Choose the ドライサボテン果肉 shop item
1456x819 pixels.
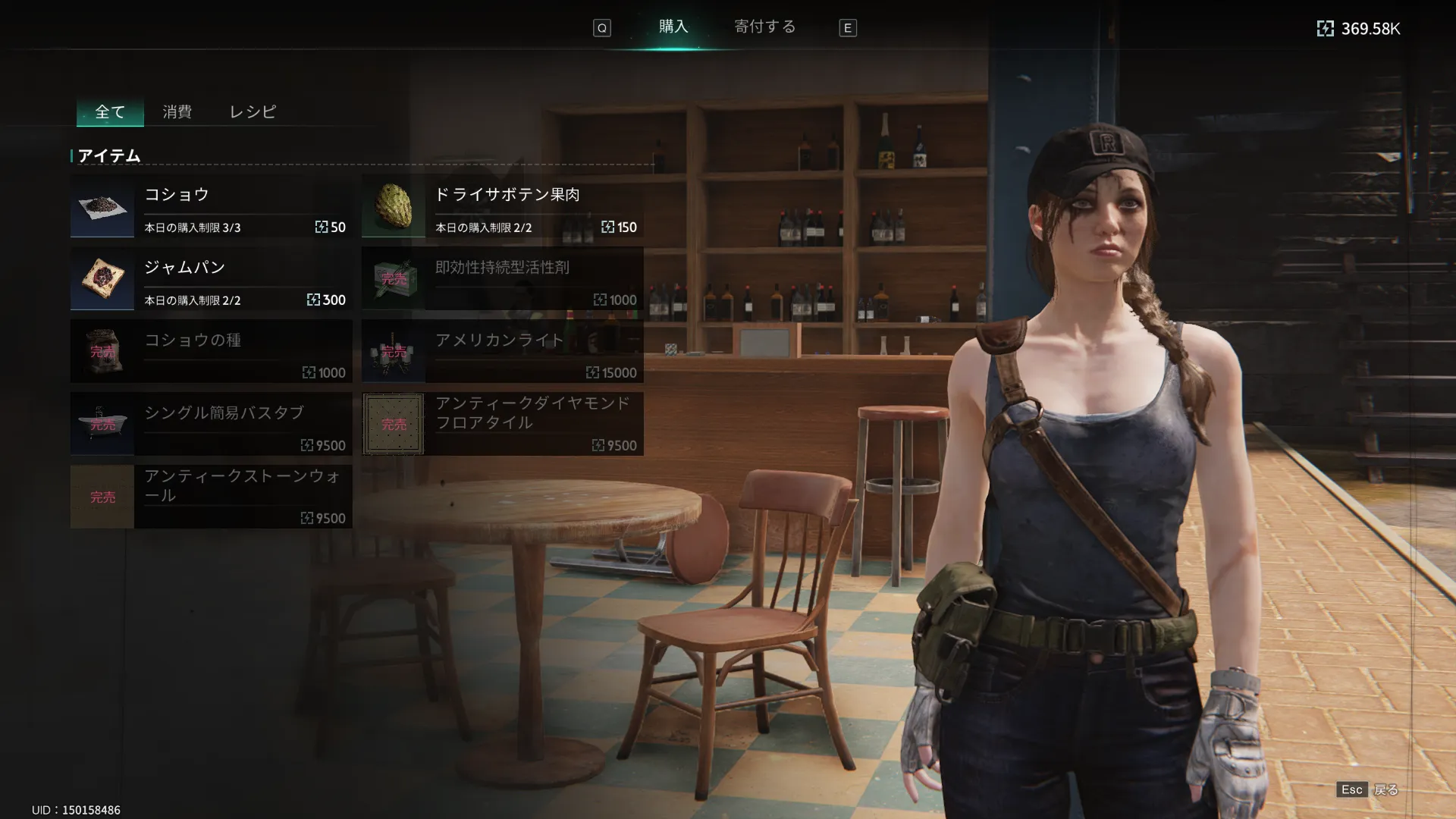(x=502, y=206)
